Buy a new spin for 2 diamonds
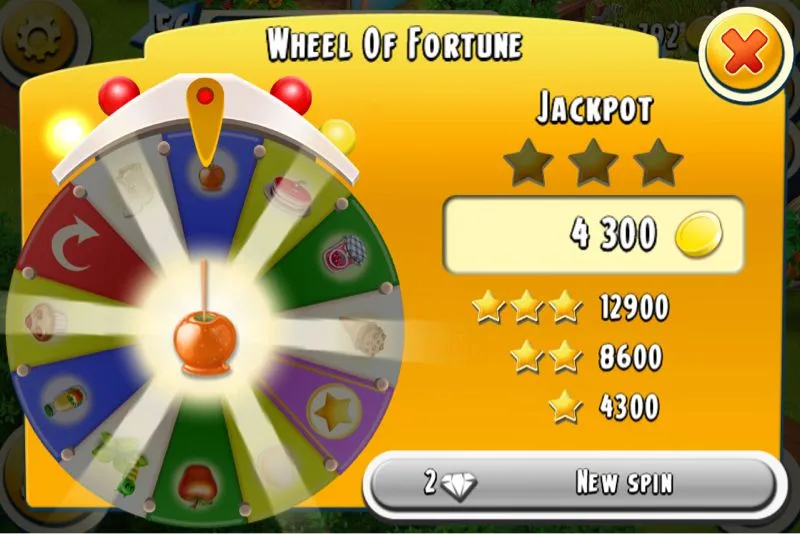Image resolution: width=800 pixels, height=534 pixels. (571, 484)
